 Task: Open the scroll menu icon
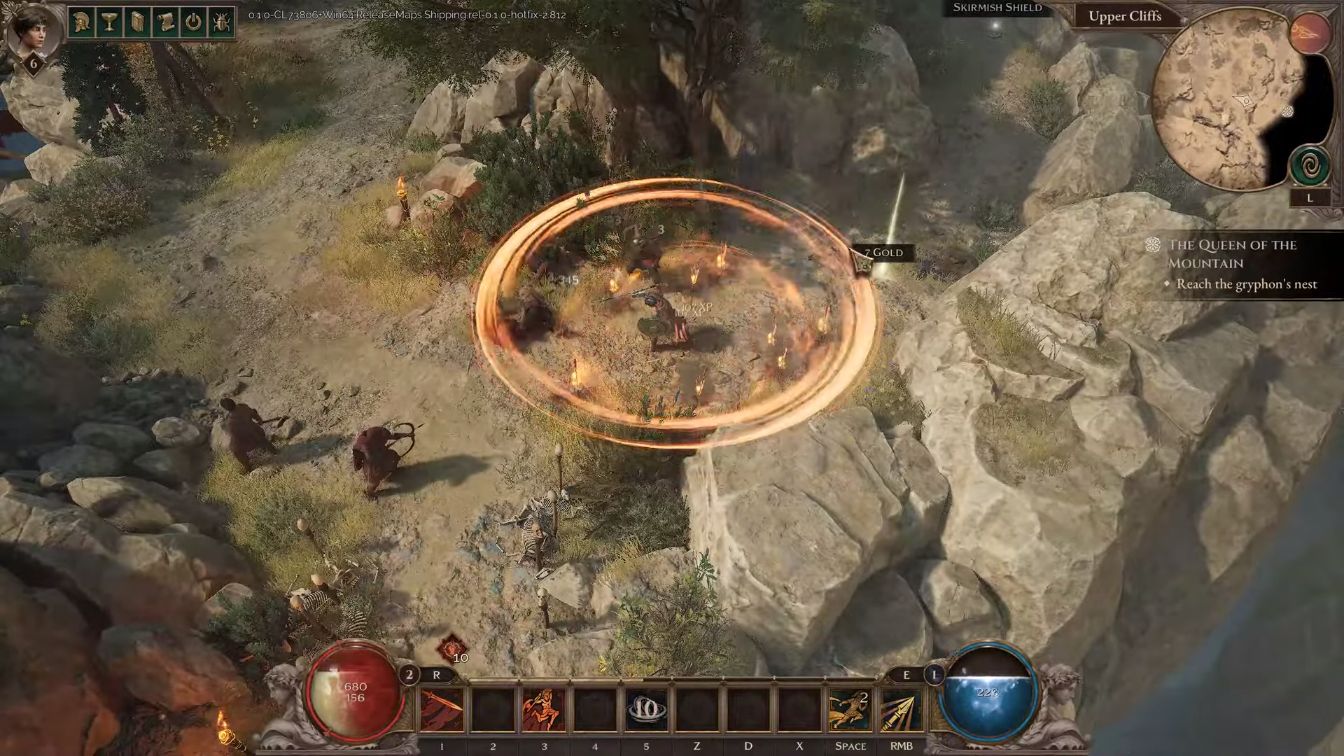pos(166,22)
